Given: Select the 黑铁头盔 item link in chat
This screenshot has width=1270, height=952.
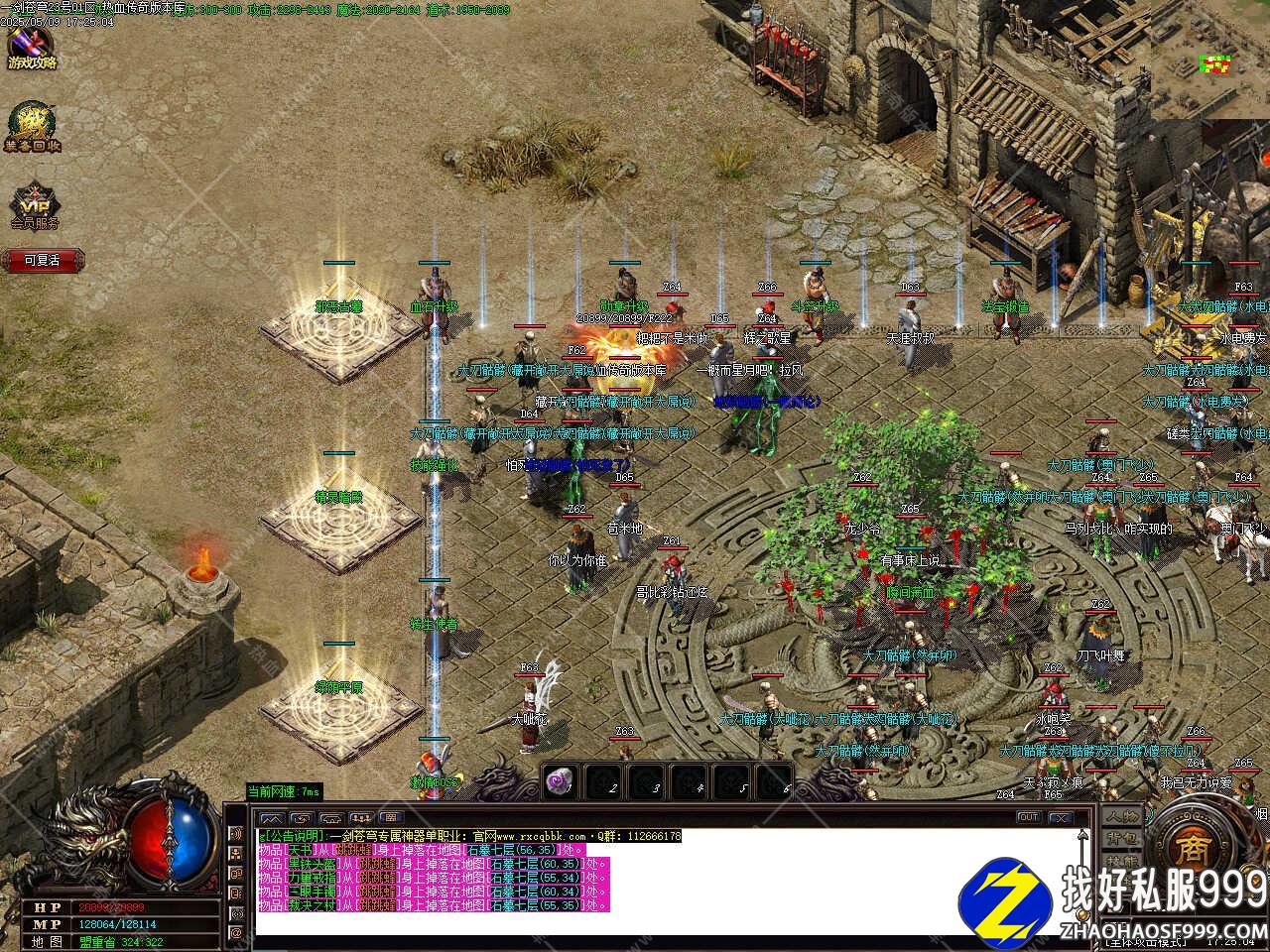Looking at the screenshot, I should tap(311, 865).
